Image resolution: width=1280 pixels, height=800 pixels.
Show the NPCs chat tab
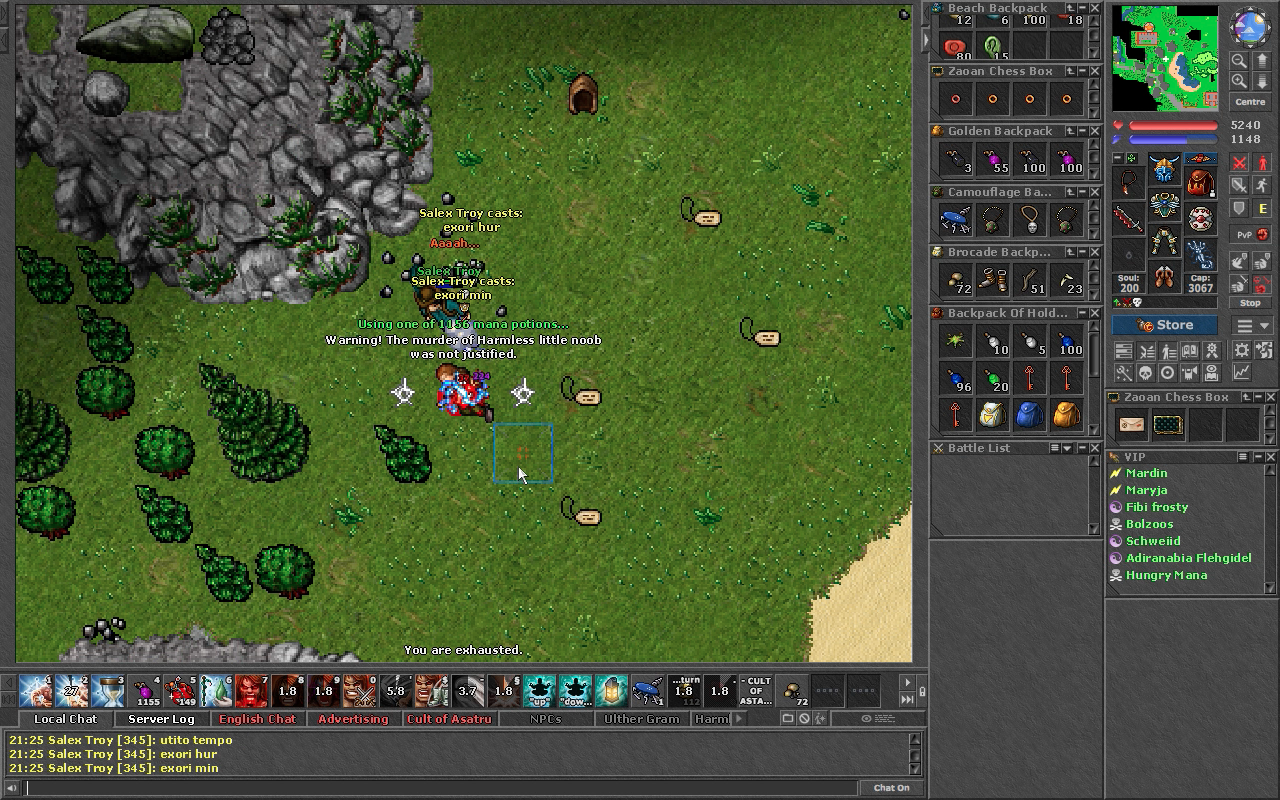[545, 719]
